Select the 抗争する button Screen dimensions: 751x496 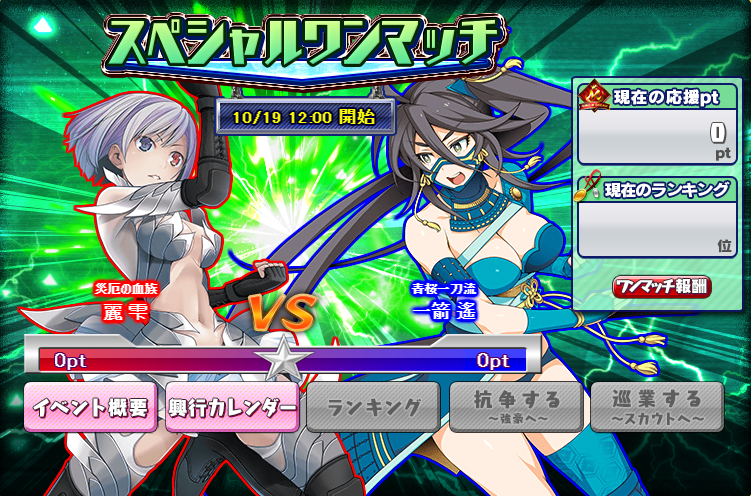[514, 406]
